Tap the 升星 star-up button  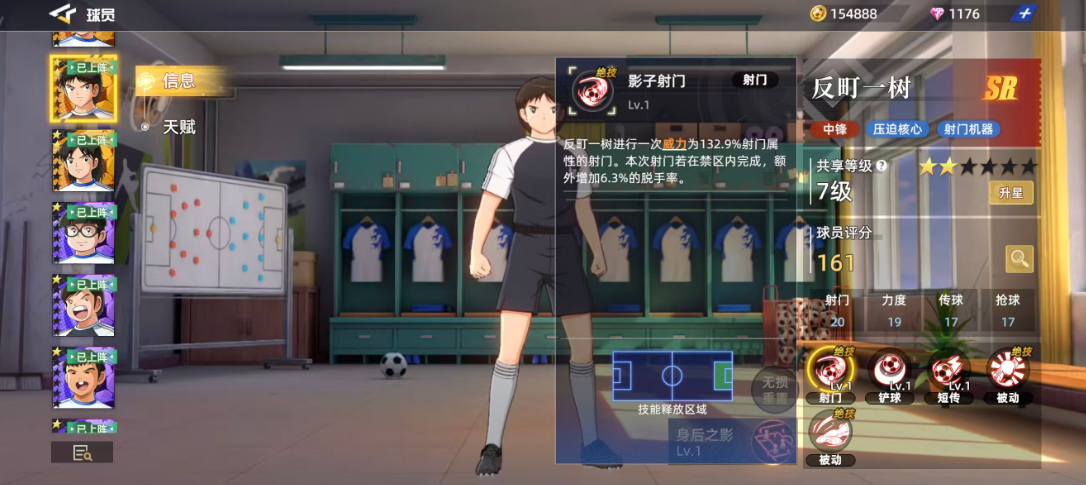(1010, 193)
